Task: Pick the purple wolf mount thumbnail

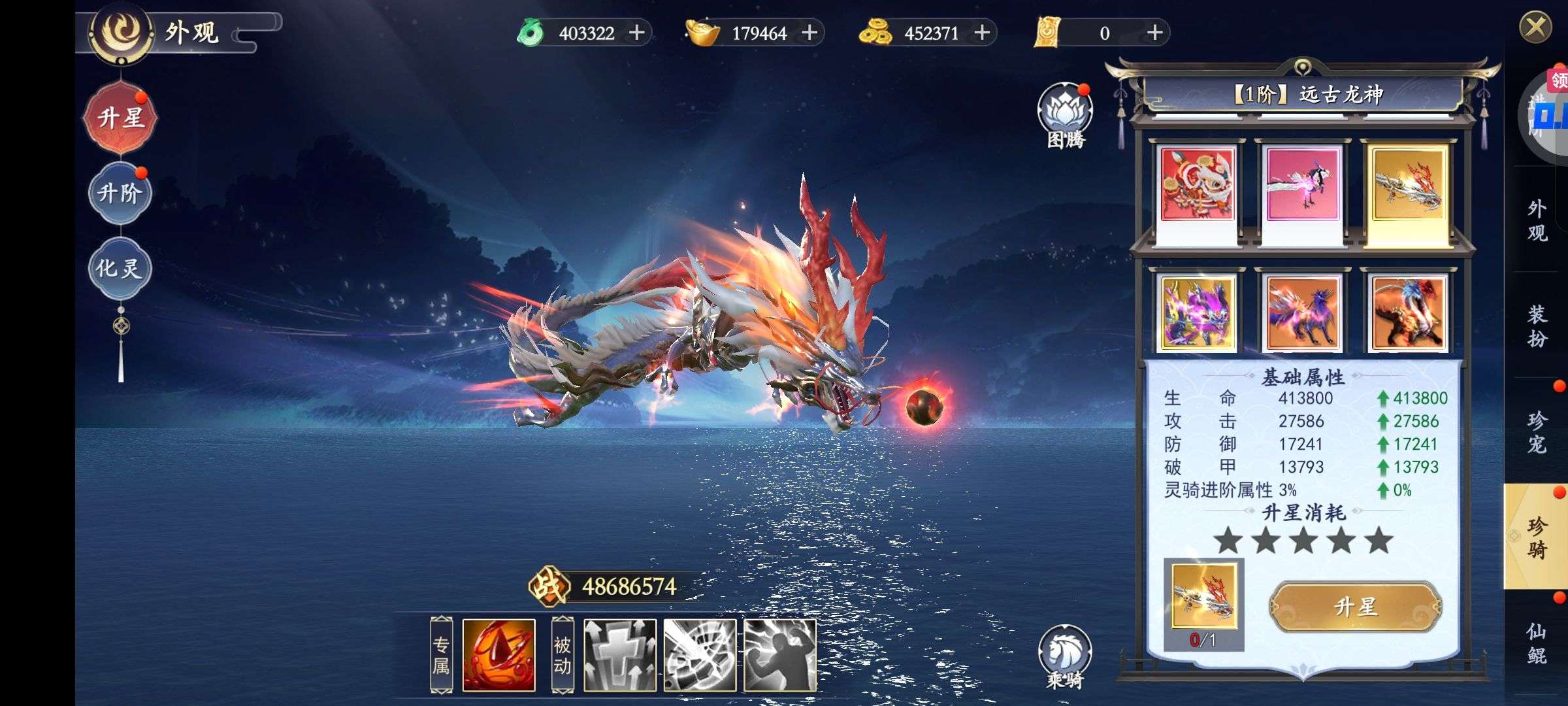Action: [1303, 312]
